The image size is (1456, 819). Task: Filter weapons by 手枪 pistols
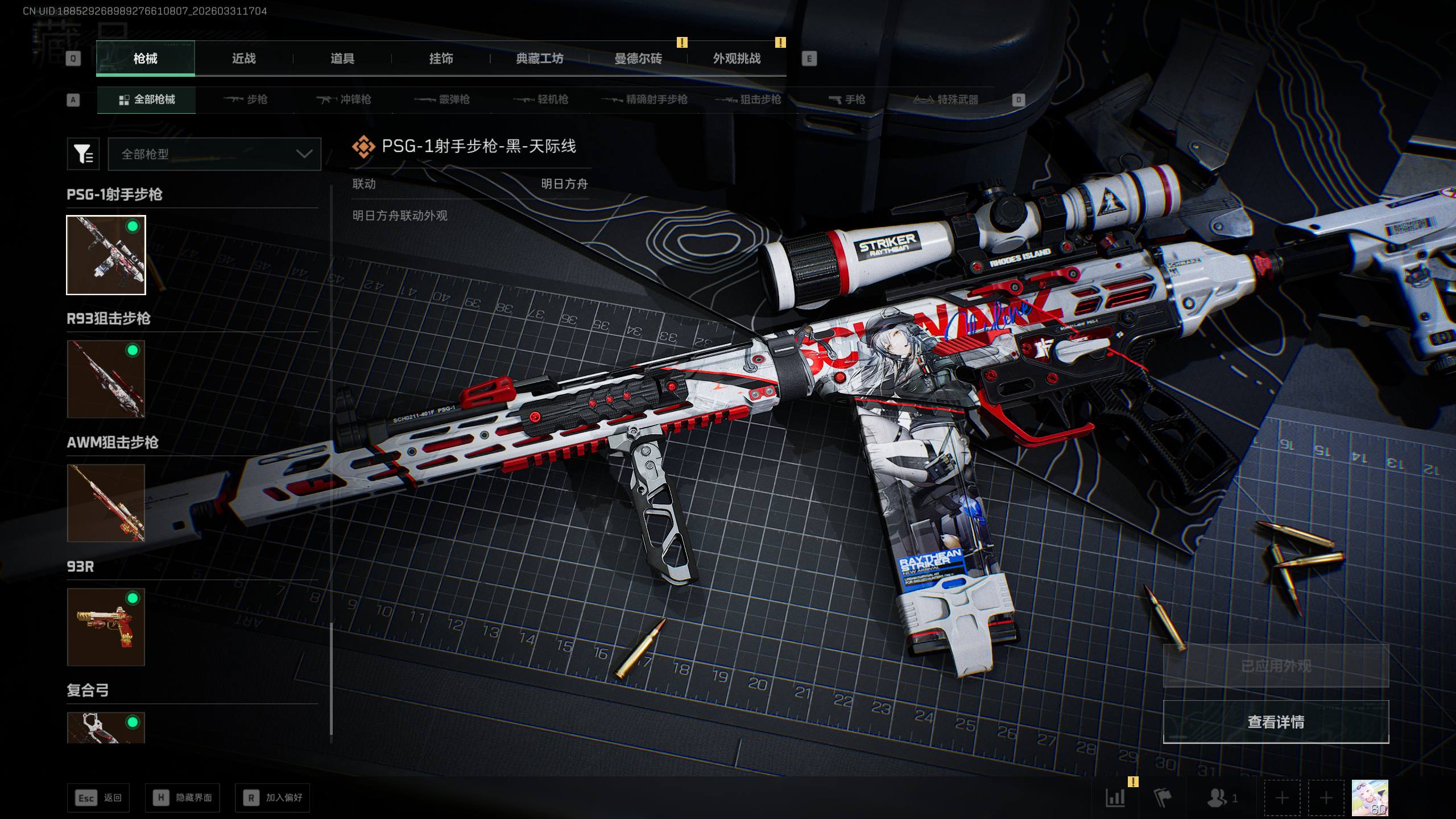coord(847,100)
